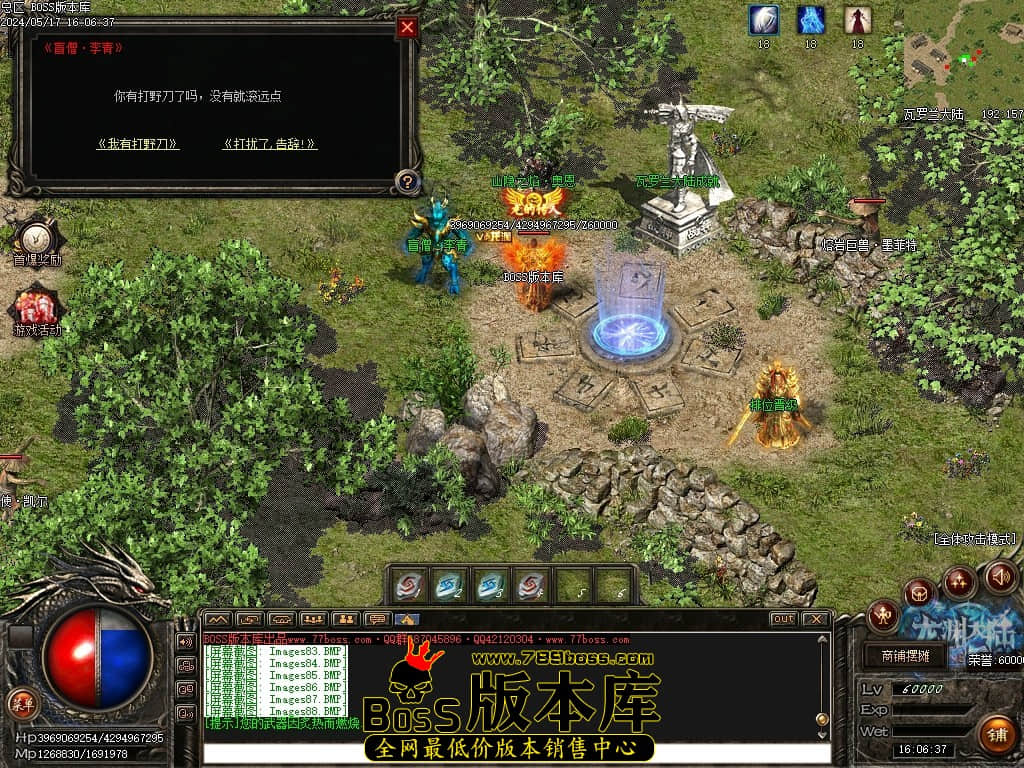Open the character figure round button

click(x=883, y=615)
